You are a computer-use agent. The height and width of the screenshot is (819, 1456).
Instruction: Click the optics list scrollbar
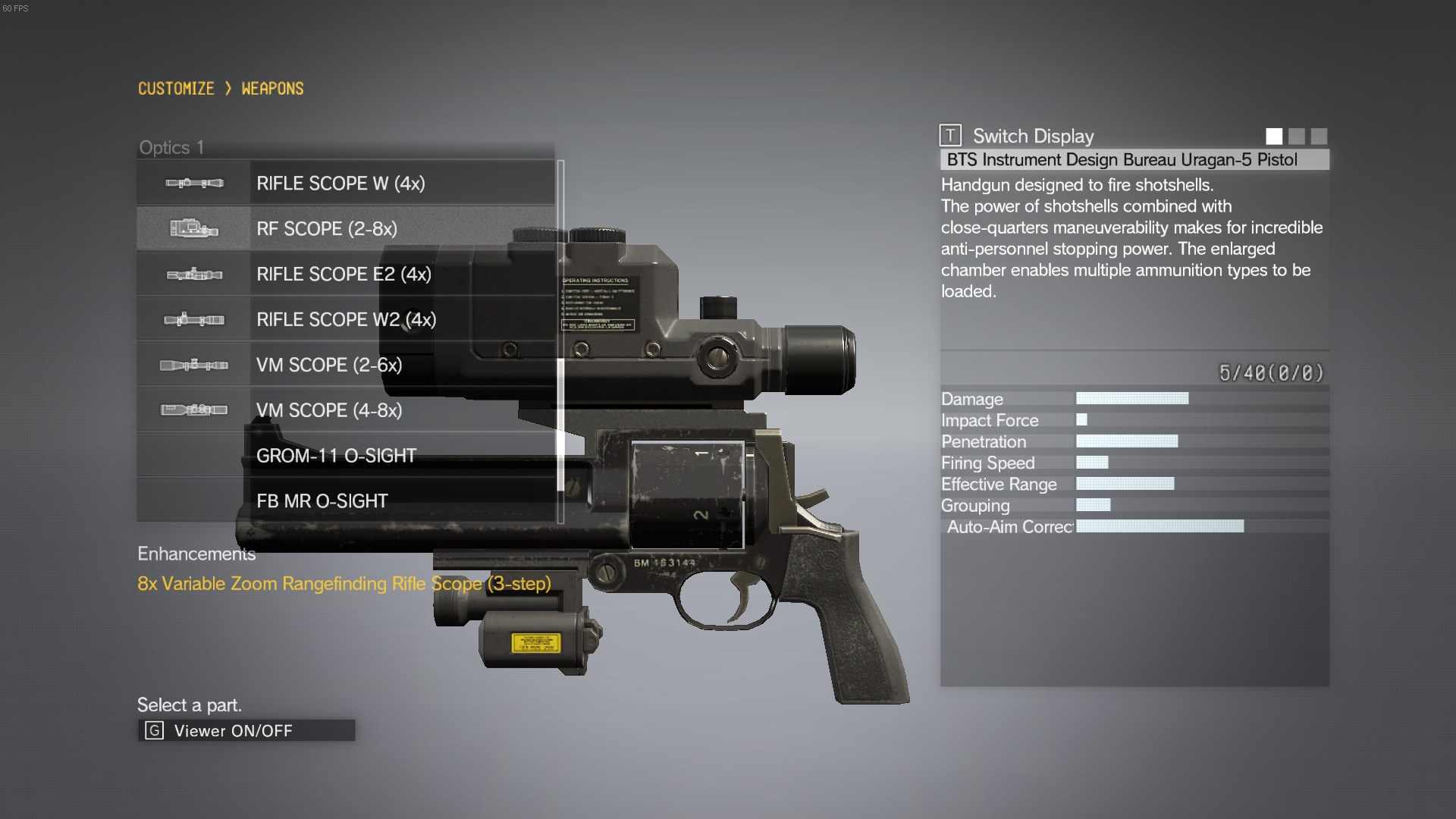coord(560,341)
